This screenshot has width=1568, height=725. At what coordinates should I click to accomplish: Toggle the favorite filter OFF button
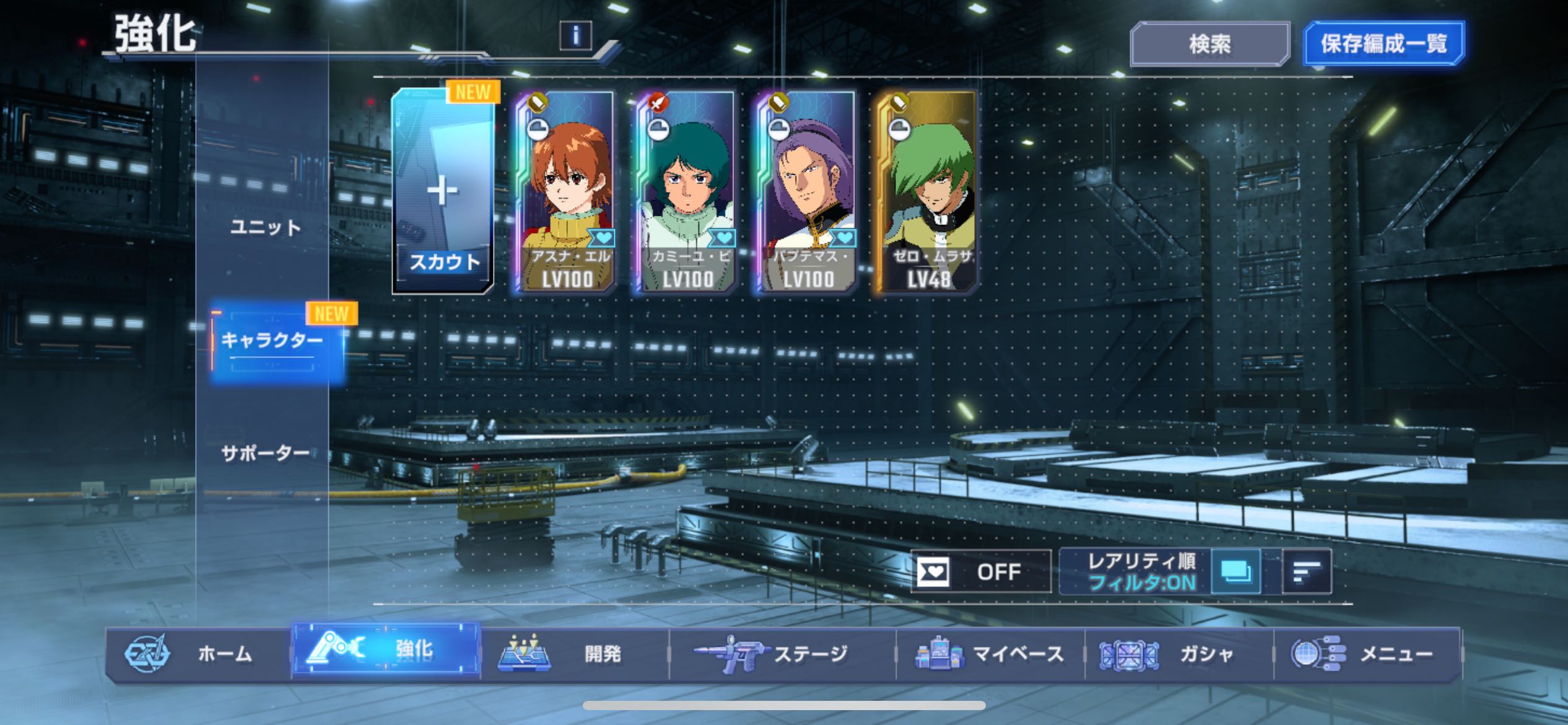[x=980, y=571]
